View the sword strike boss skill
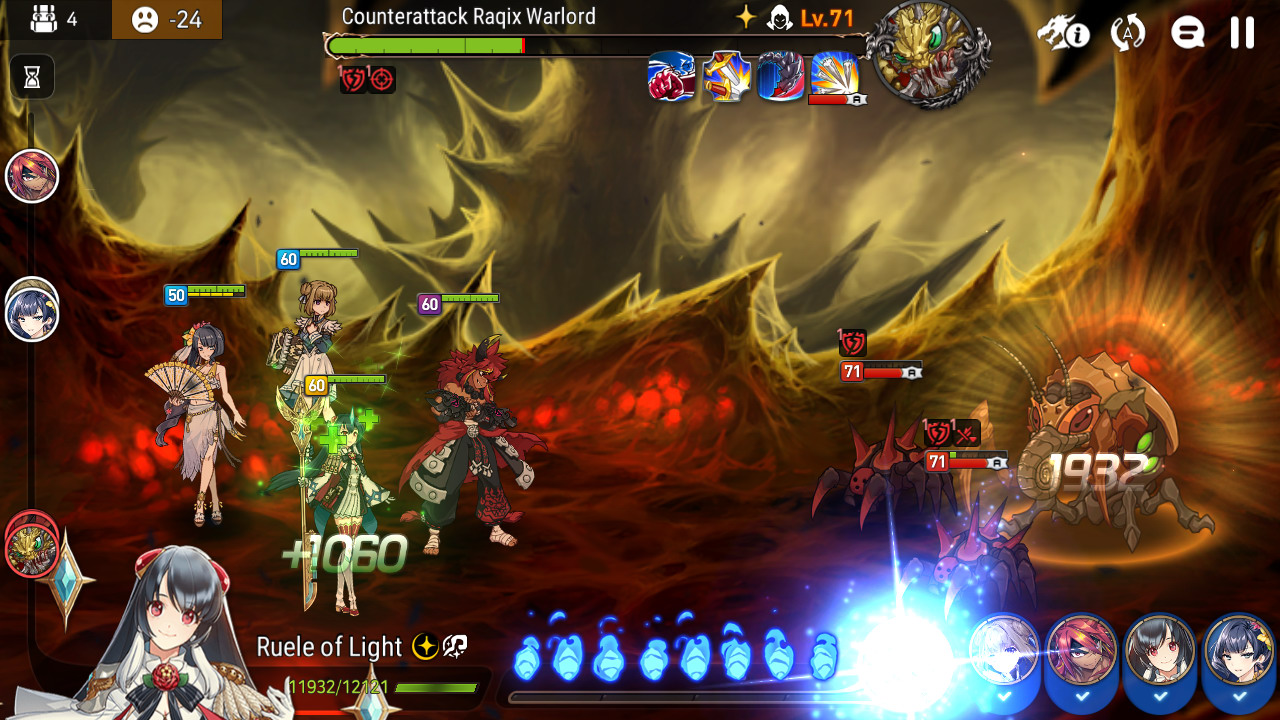This screenshot has width=1280, height=720. pyautogui.click(x=727, y=77)
